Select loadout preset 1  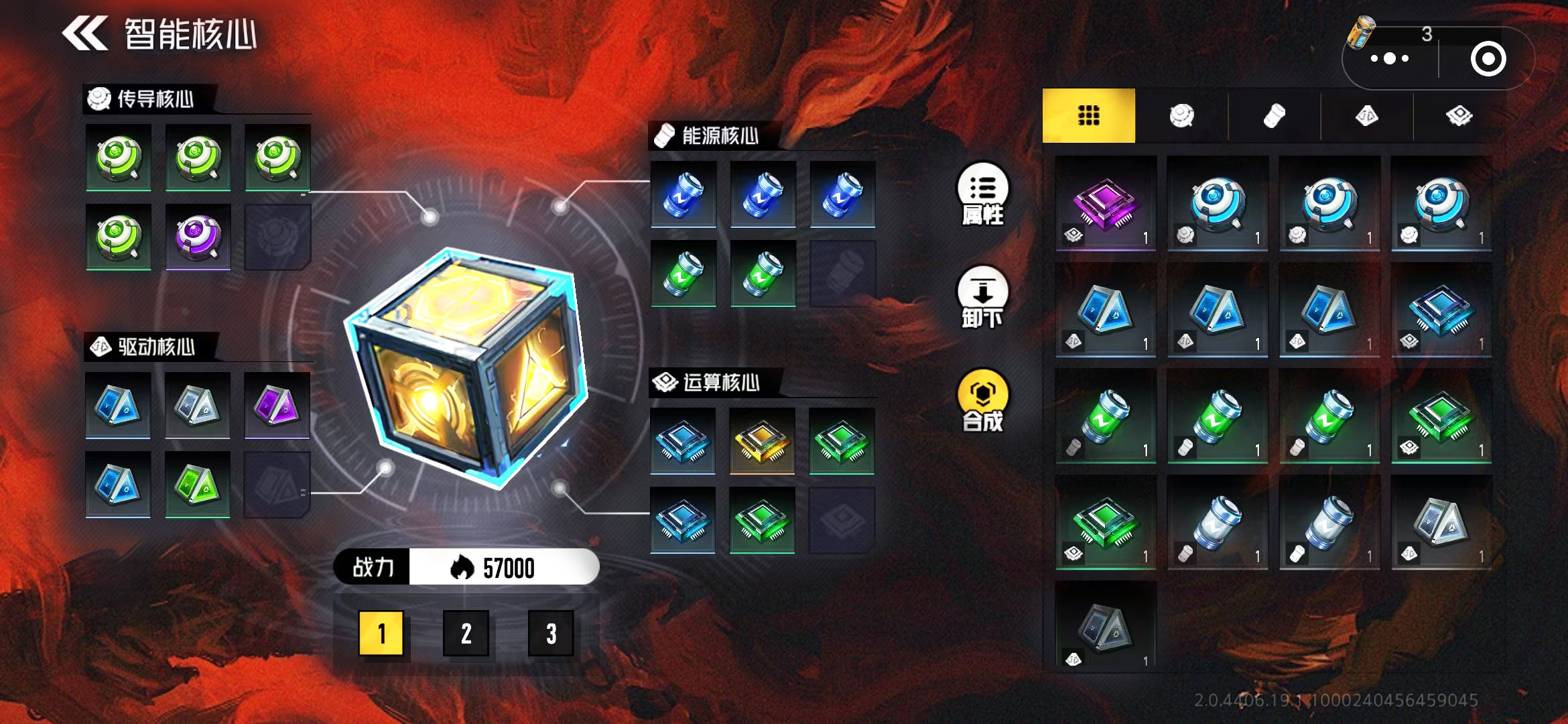[x=381, y=633]
